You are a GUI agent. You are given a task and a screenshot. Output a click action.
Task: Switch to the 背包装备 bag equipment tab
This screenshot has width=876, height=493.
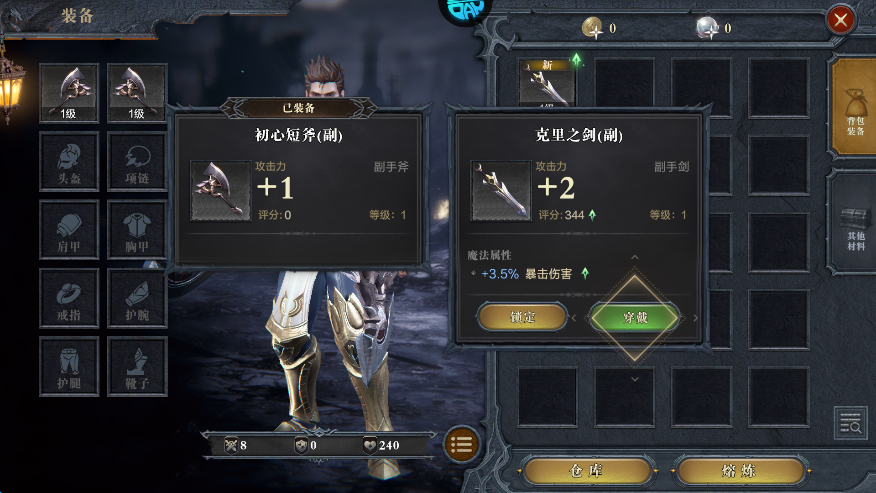(853, 107)
